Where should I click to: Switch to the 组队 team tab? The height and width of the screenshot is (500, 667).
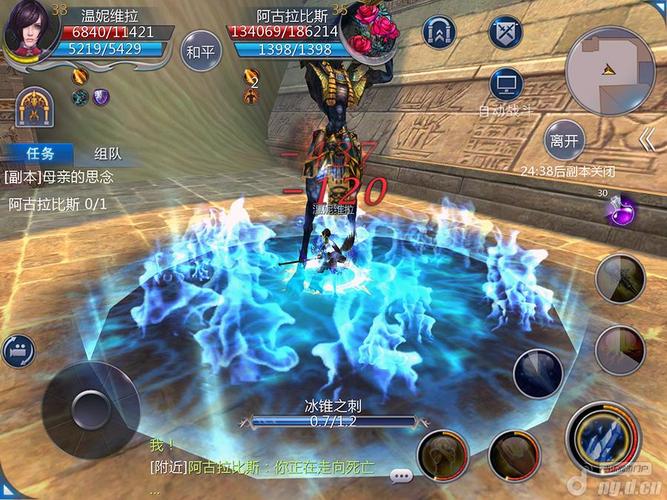[x=108, y=154]
